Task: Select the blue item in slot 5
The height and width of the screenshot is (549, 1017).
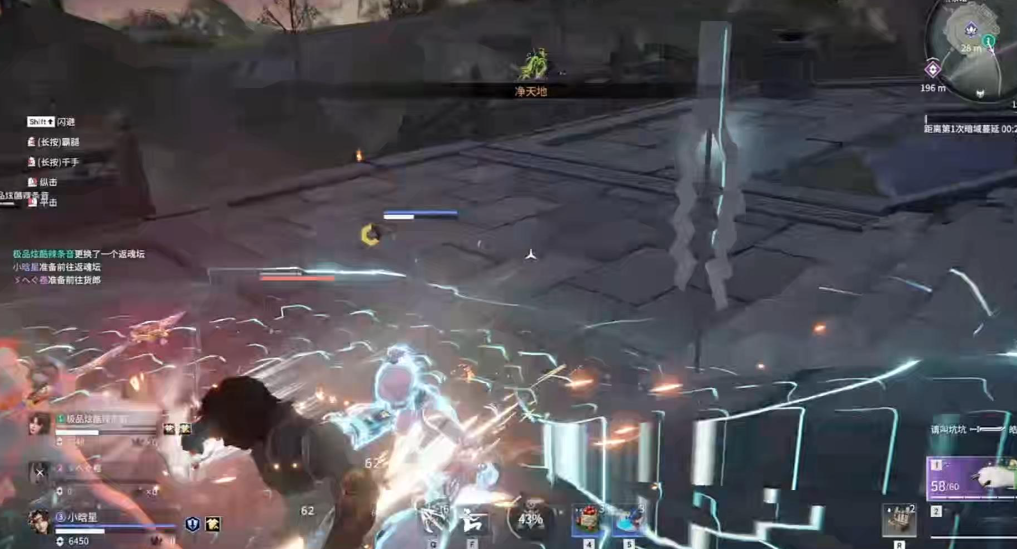Action: click(627, 519)
